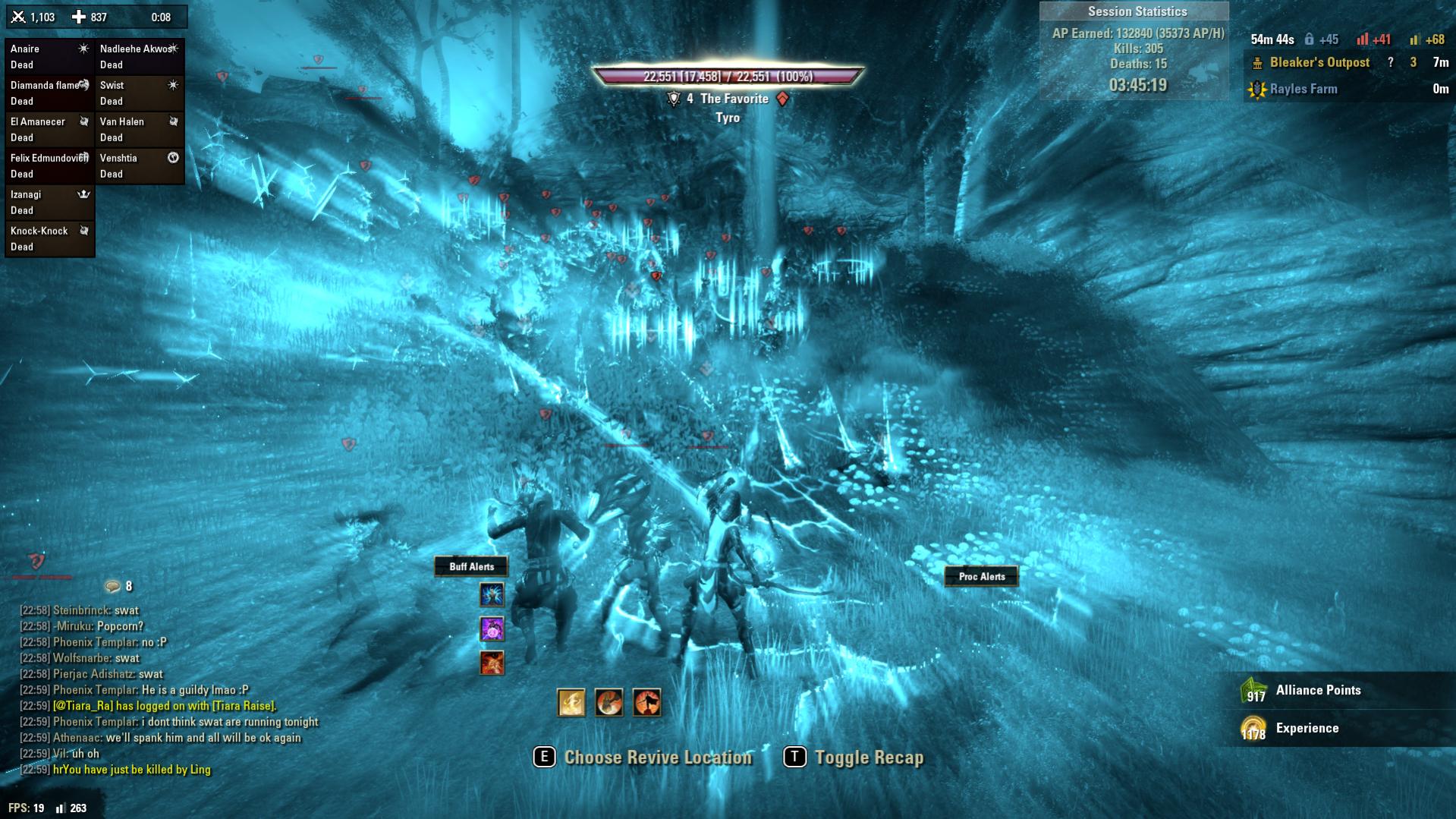This screenshot has height=819, width=1456.
Task: Select the orange flame buff icon
Action: click(492, 663)
